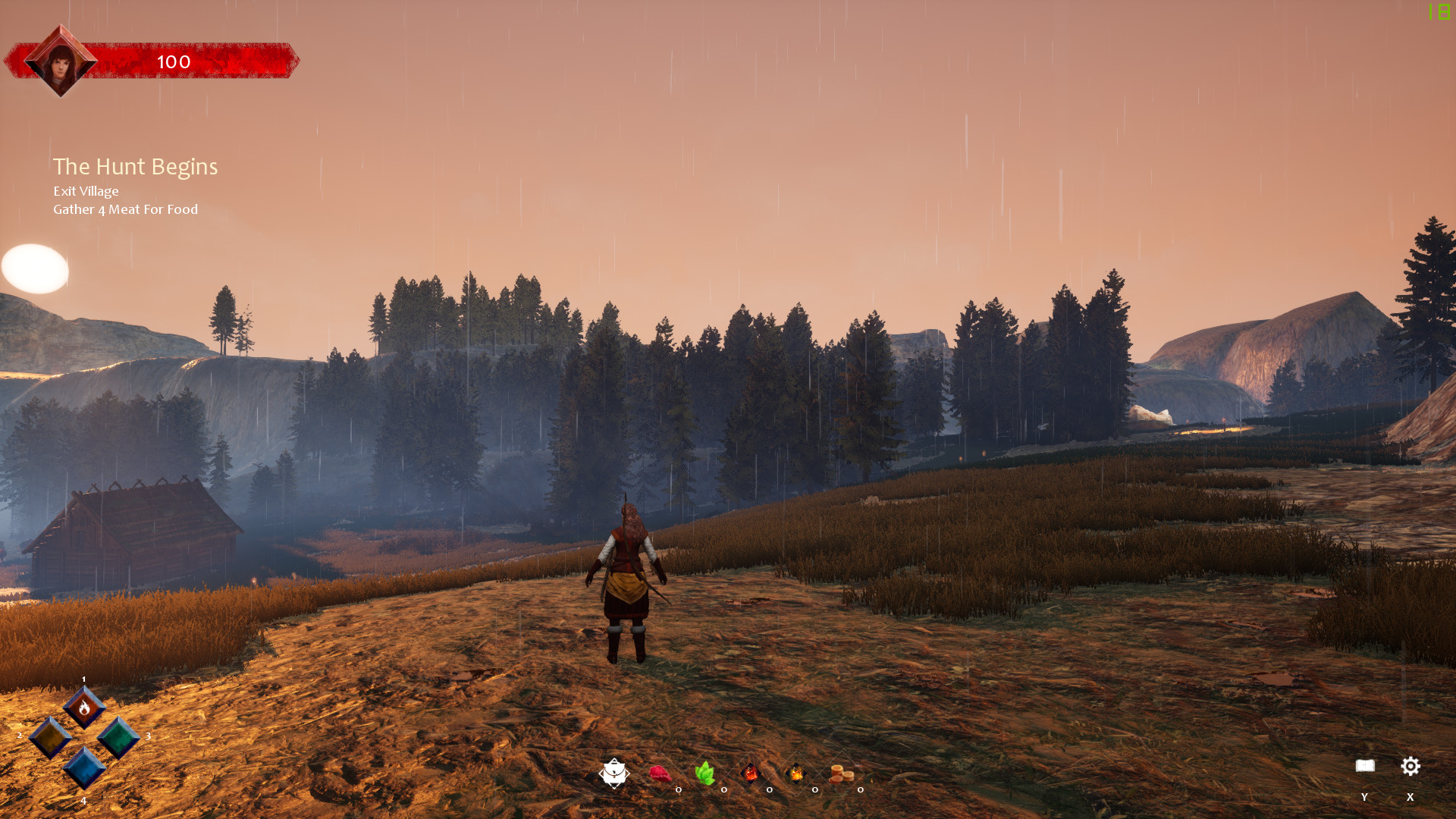This screenshot has width=1456, height=819.
Task: Use the red potion slot
Action: coord(750,773)
